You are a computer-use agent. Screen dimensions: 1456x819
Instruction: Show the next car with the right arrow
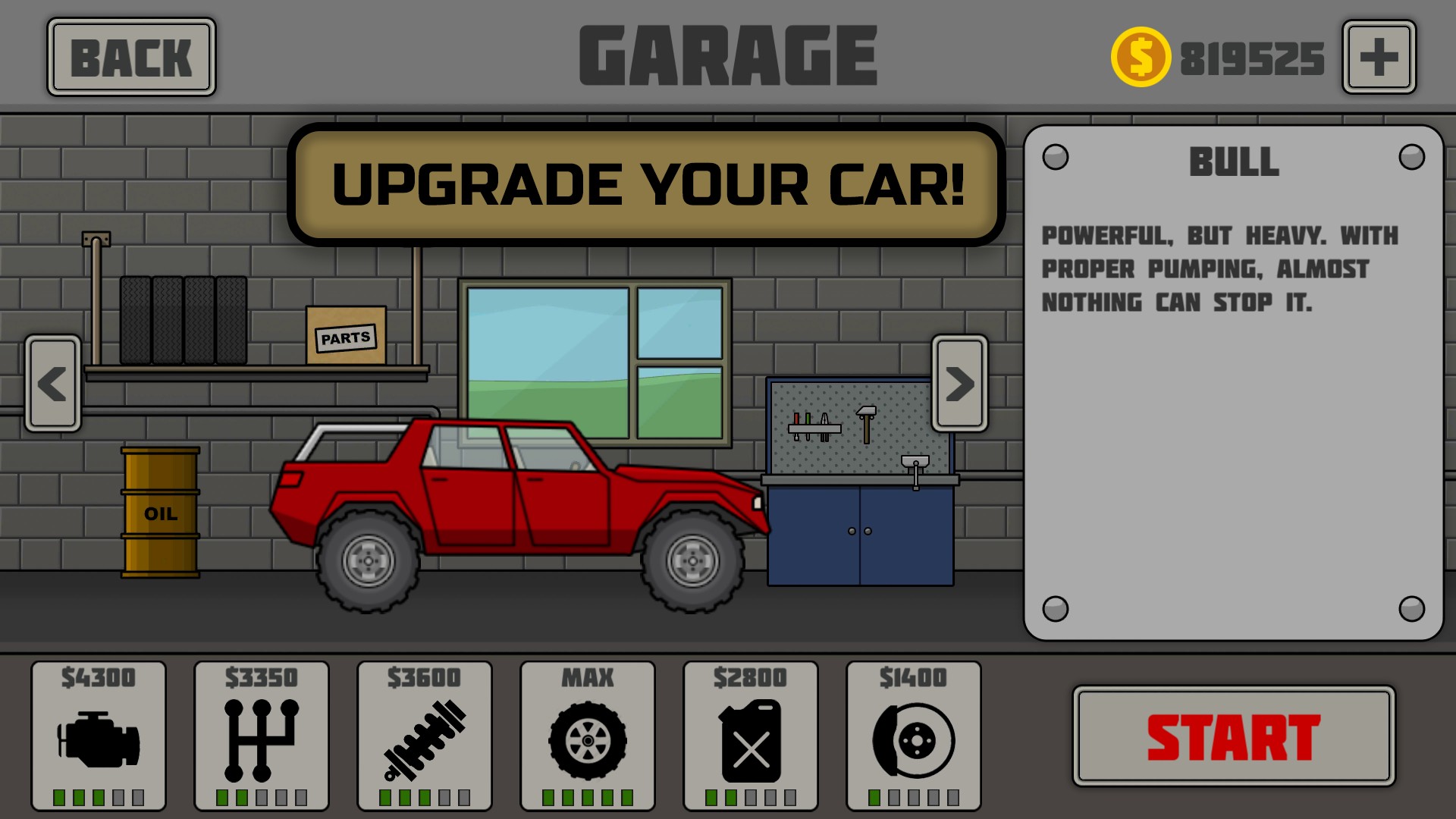[959, 384]
